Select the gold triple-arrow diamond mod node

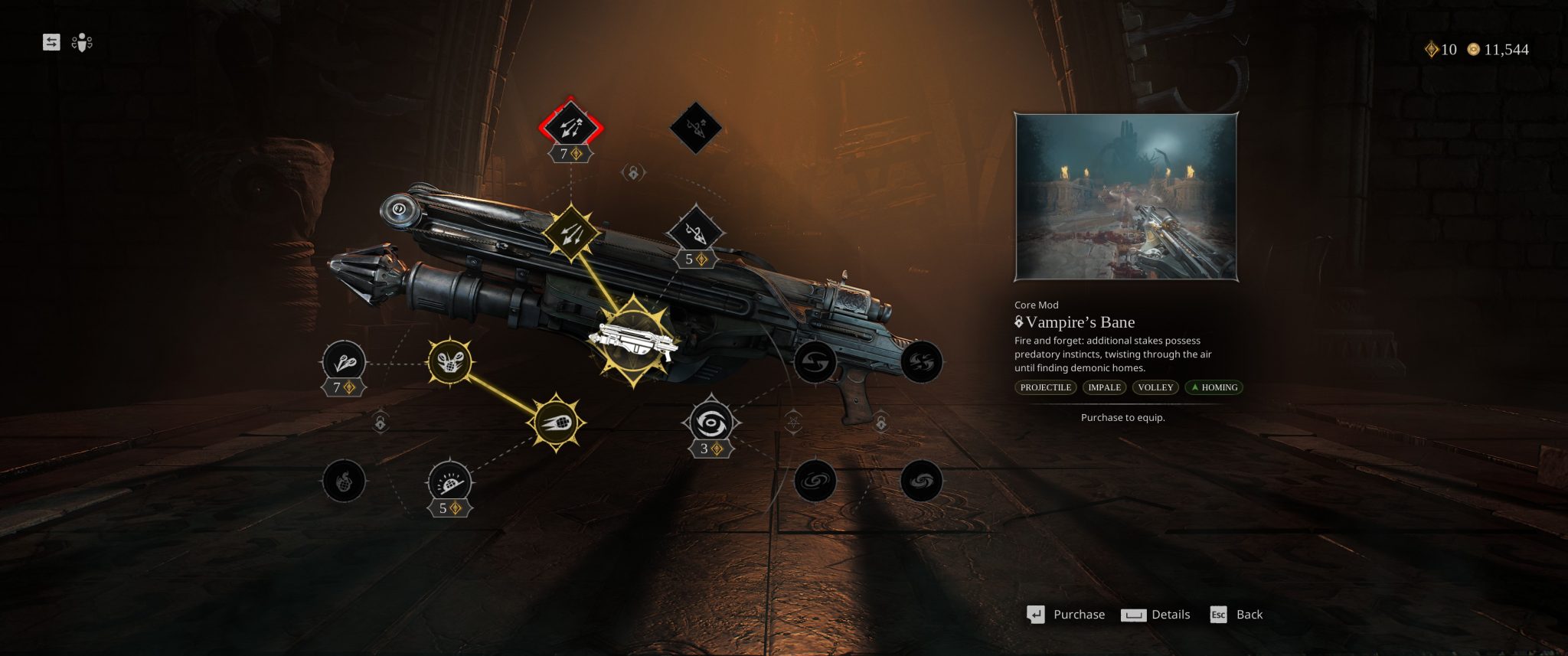[x=570, y=232]
